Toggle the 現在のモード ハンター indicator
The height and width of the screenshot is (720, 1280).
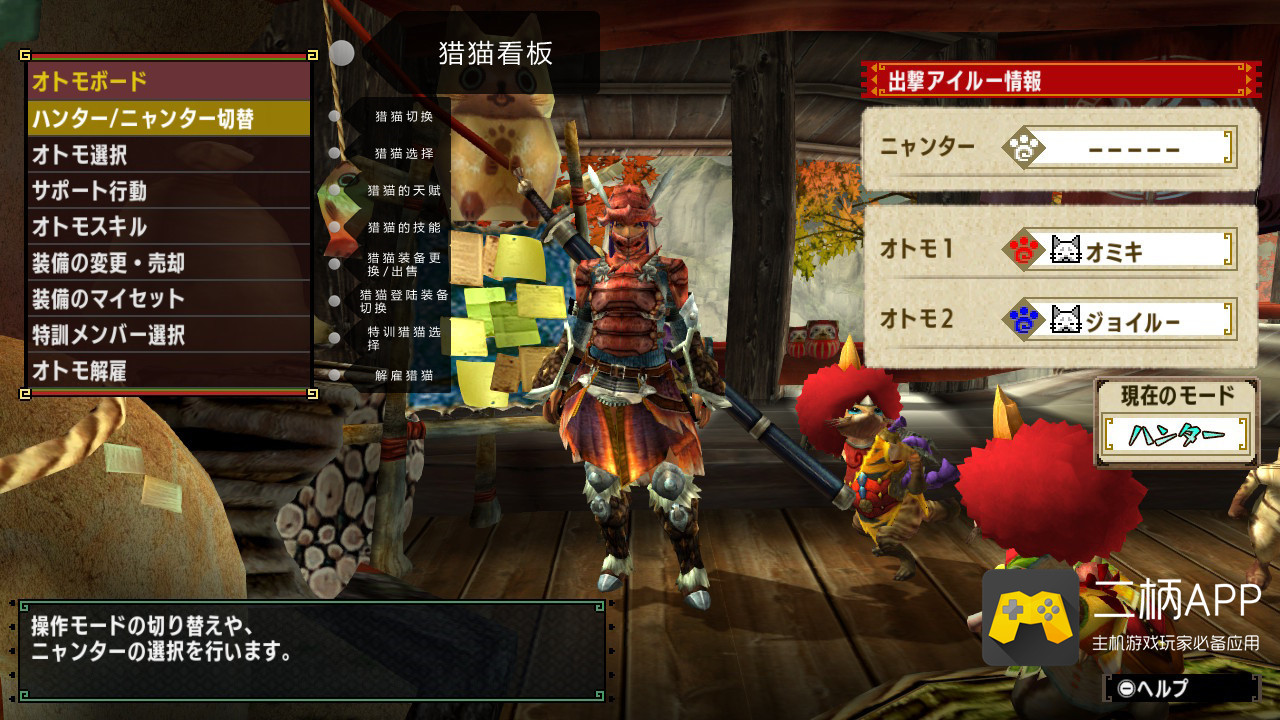pyautogui.click(x=1176, y=434)
